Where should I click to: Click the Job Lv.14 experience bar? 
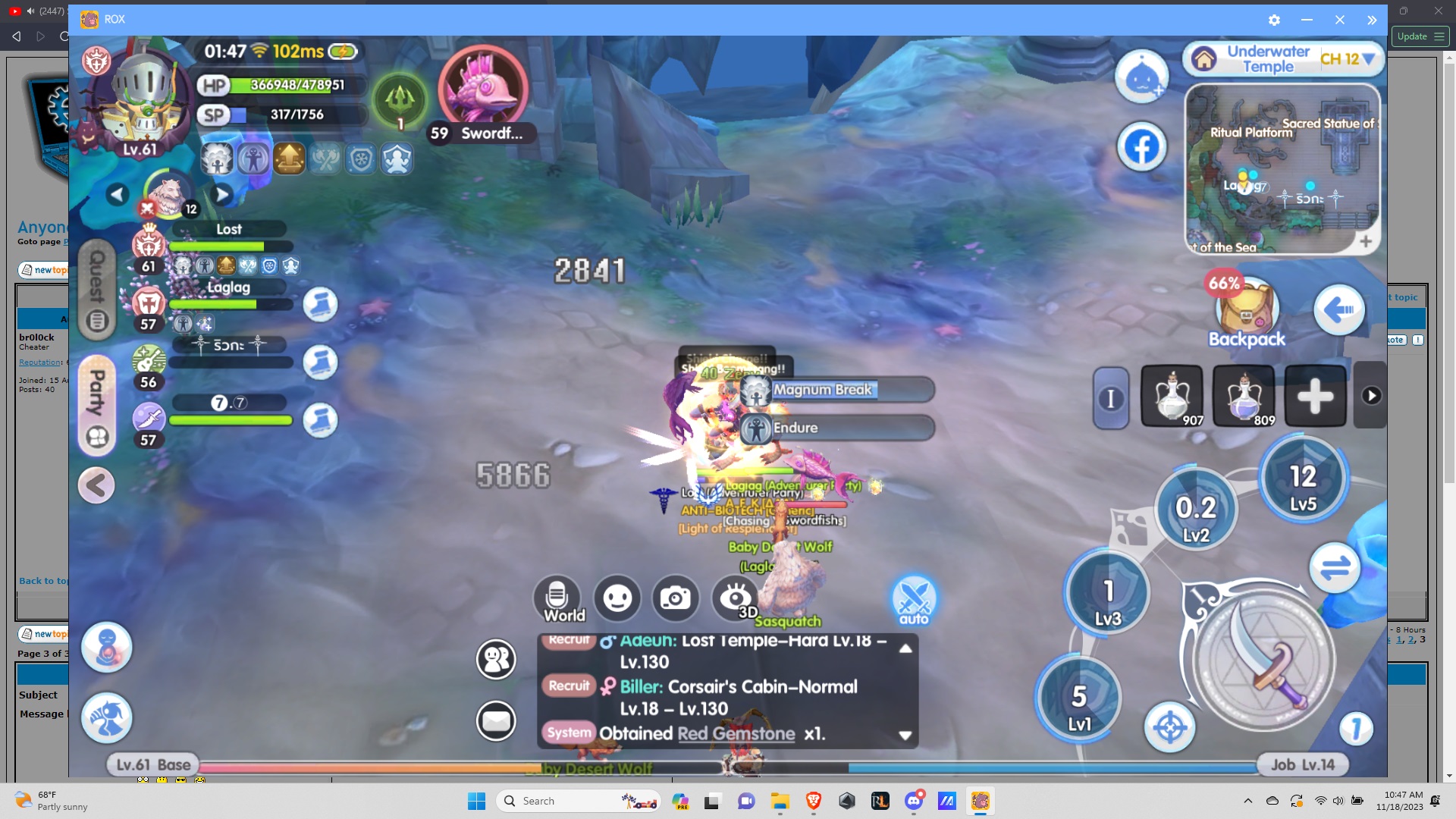(1304, 764)
